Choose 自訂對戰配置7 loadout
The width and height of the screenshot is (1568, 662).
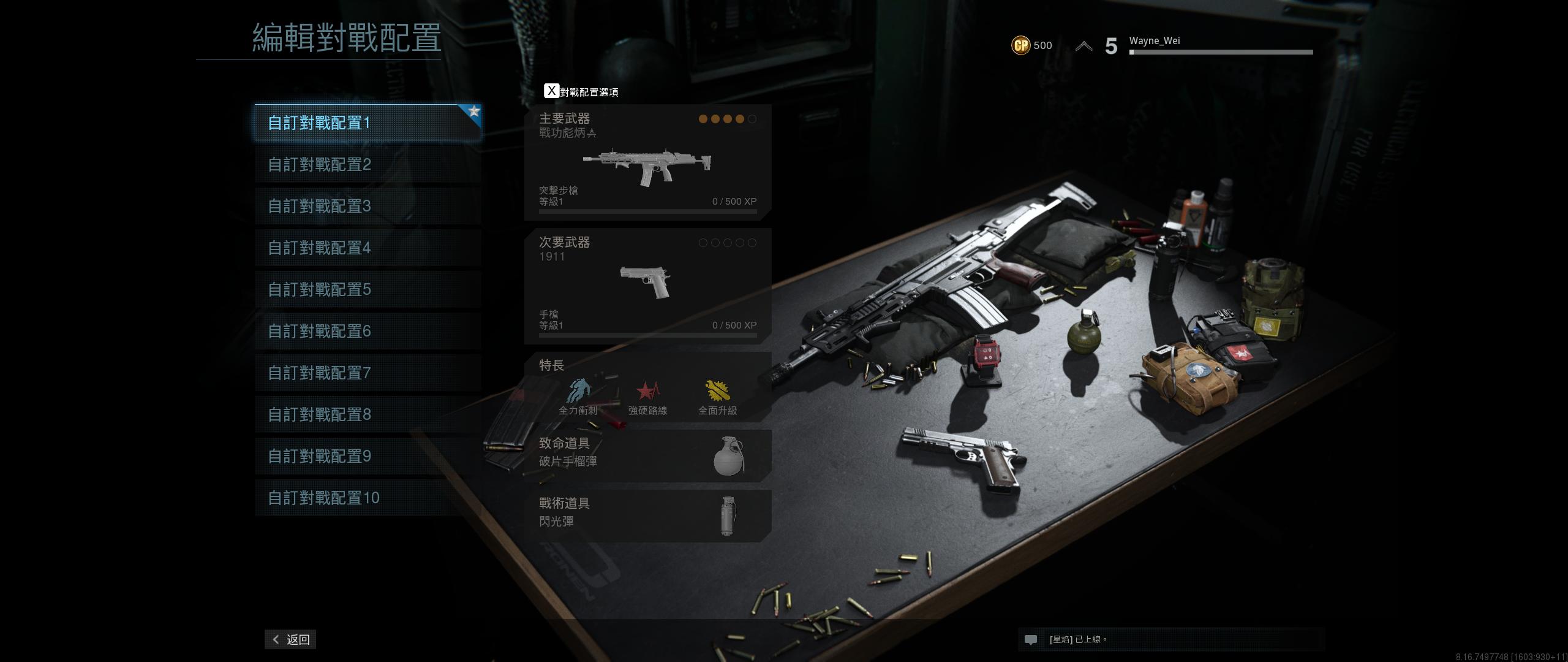(x=367, y=373)
